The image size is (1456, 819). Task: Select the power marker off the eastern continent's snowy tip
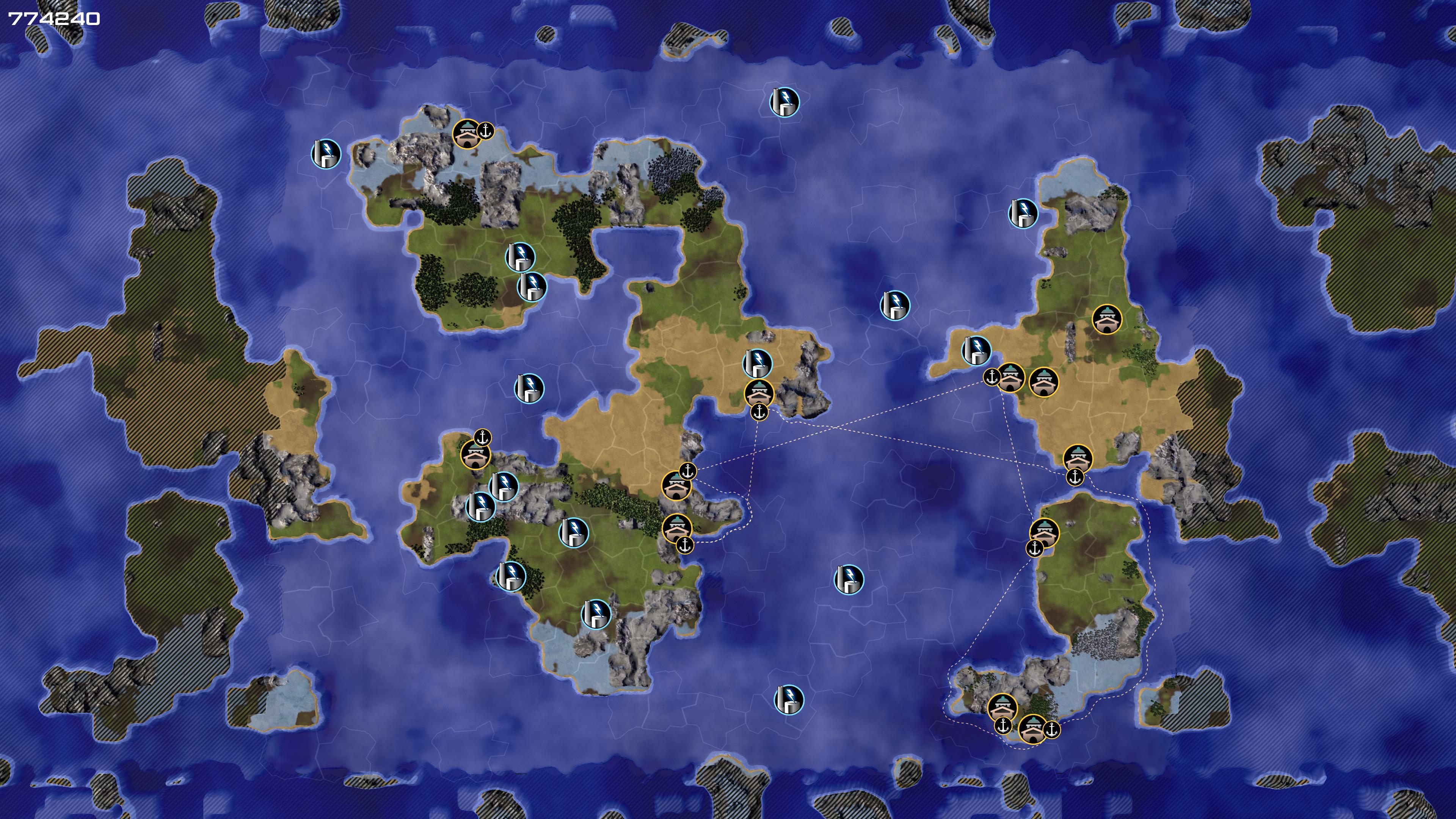pyautogui.click(x=1023, y=213)
